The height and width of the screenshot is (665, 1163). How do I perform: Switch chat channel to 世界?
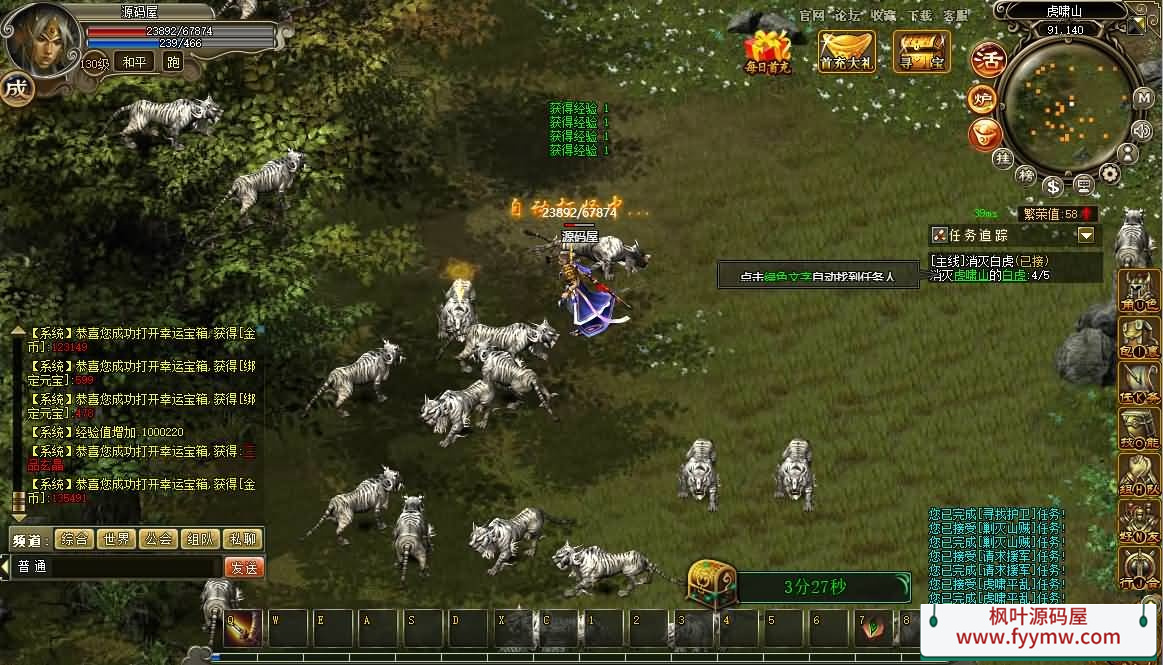coord(116,539)
